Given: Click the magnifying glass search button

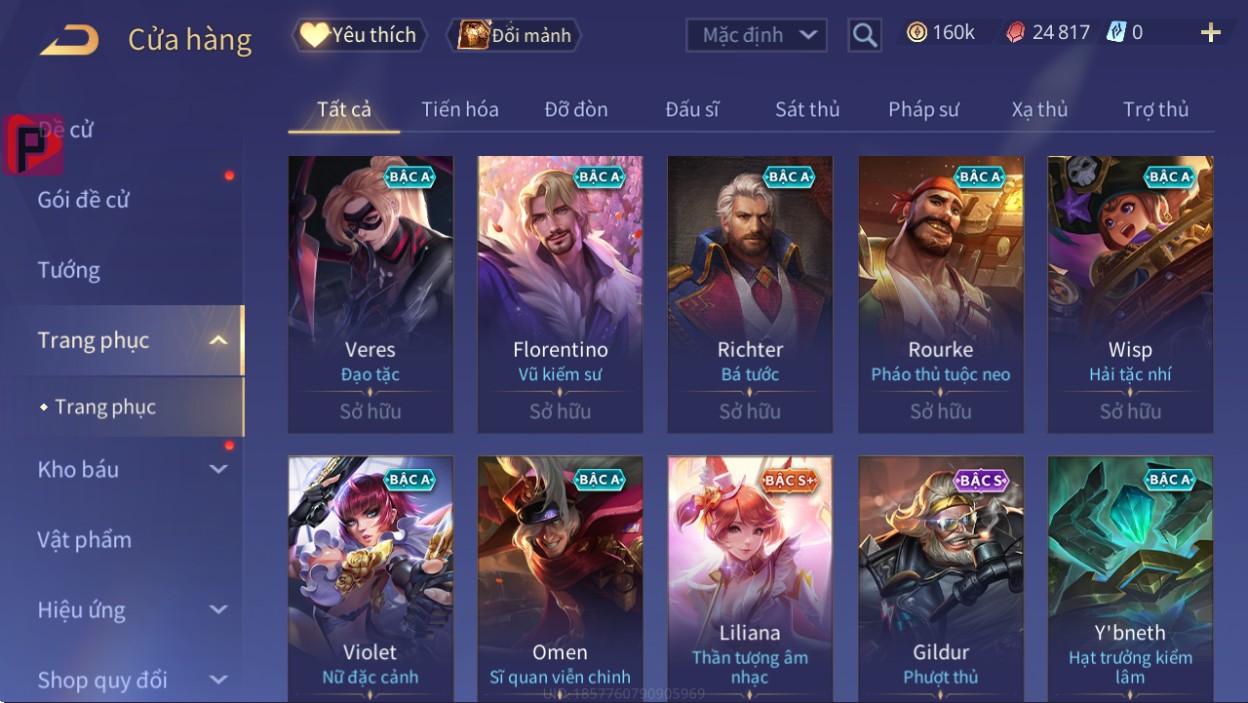Looking at the screenshot, I should click(x=864, y=35).
